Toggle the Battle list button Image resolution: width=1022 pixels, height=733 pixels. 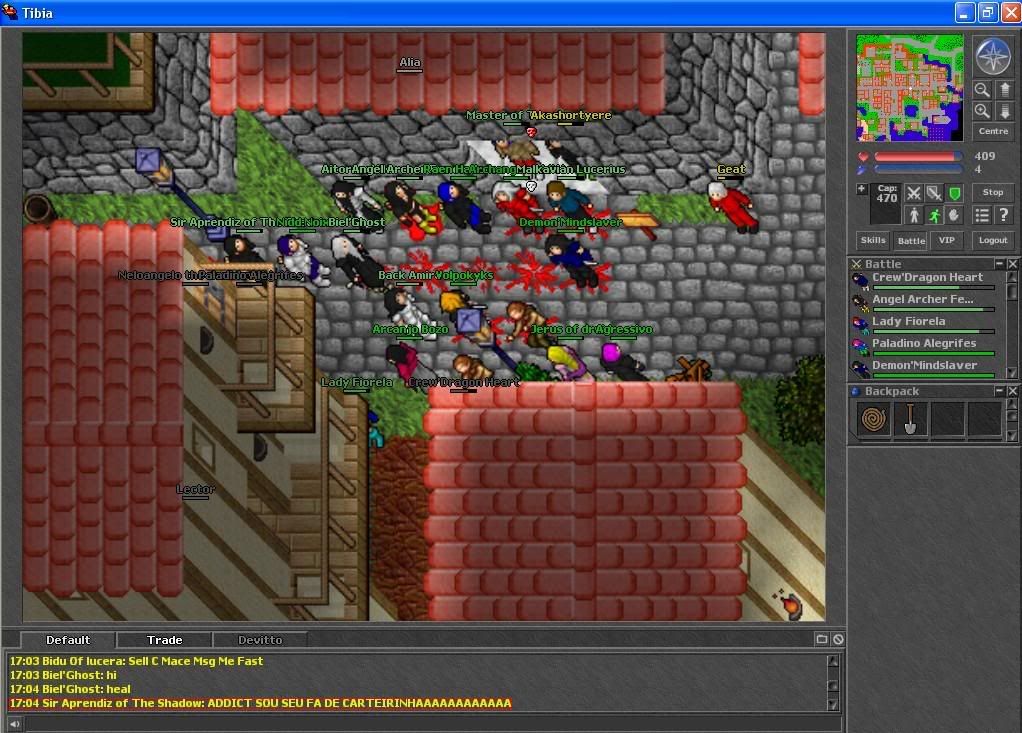(910, 240)
